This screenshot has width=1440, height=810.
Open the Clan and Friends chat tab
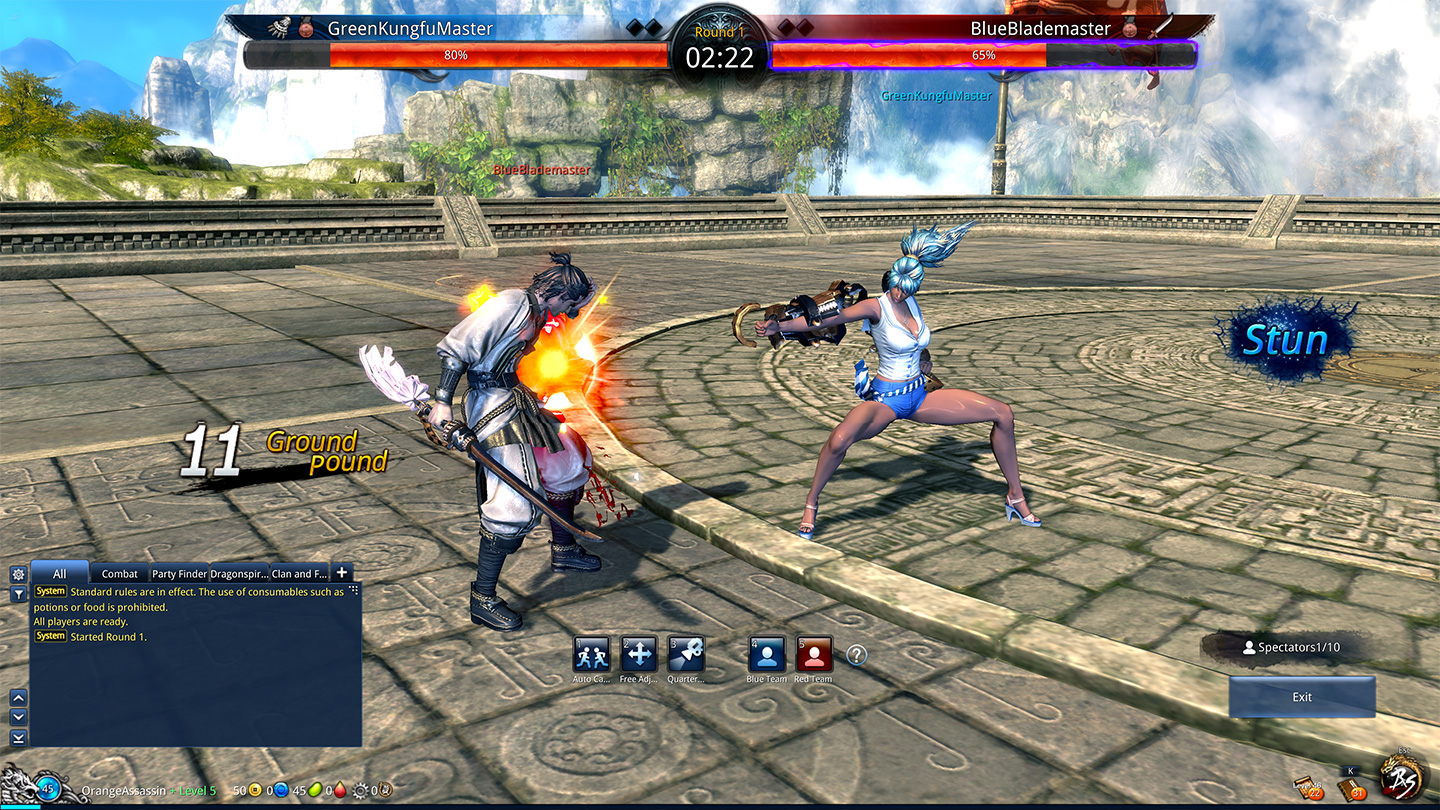299,573
